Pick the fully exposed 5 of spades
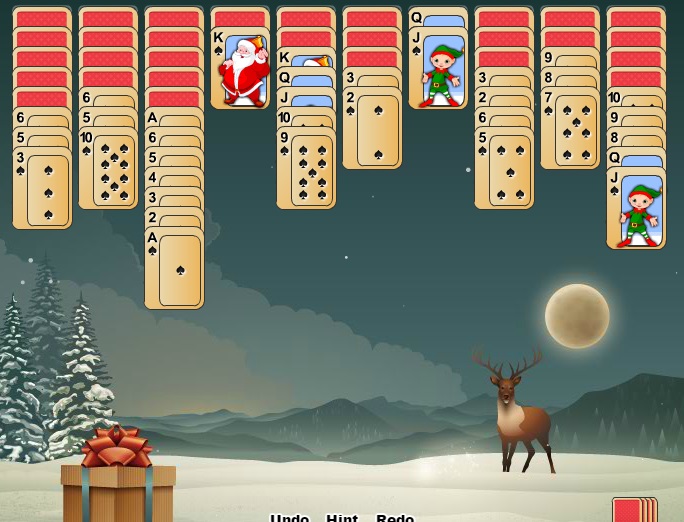Screen dimensions: 684x522 point(504,169)
